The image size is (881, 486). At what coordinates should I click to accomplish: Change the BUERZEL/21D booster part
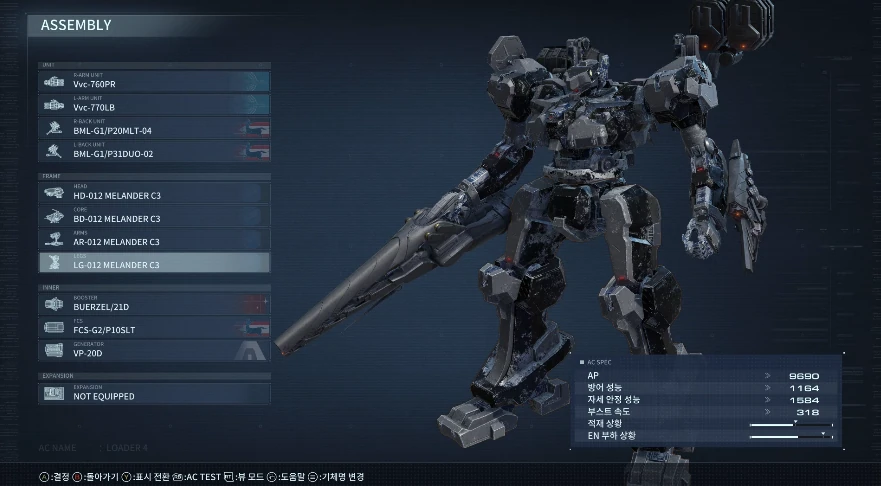[x=154, y=304]
